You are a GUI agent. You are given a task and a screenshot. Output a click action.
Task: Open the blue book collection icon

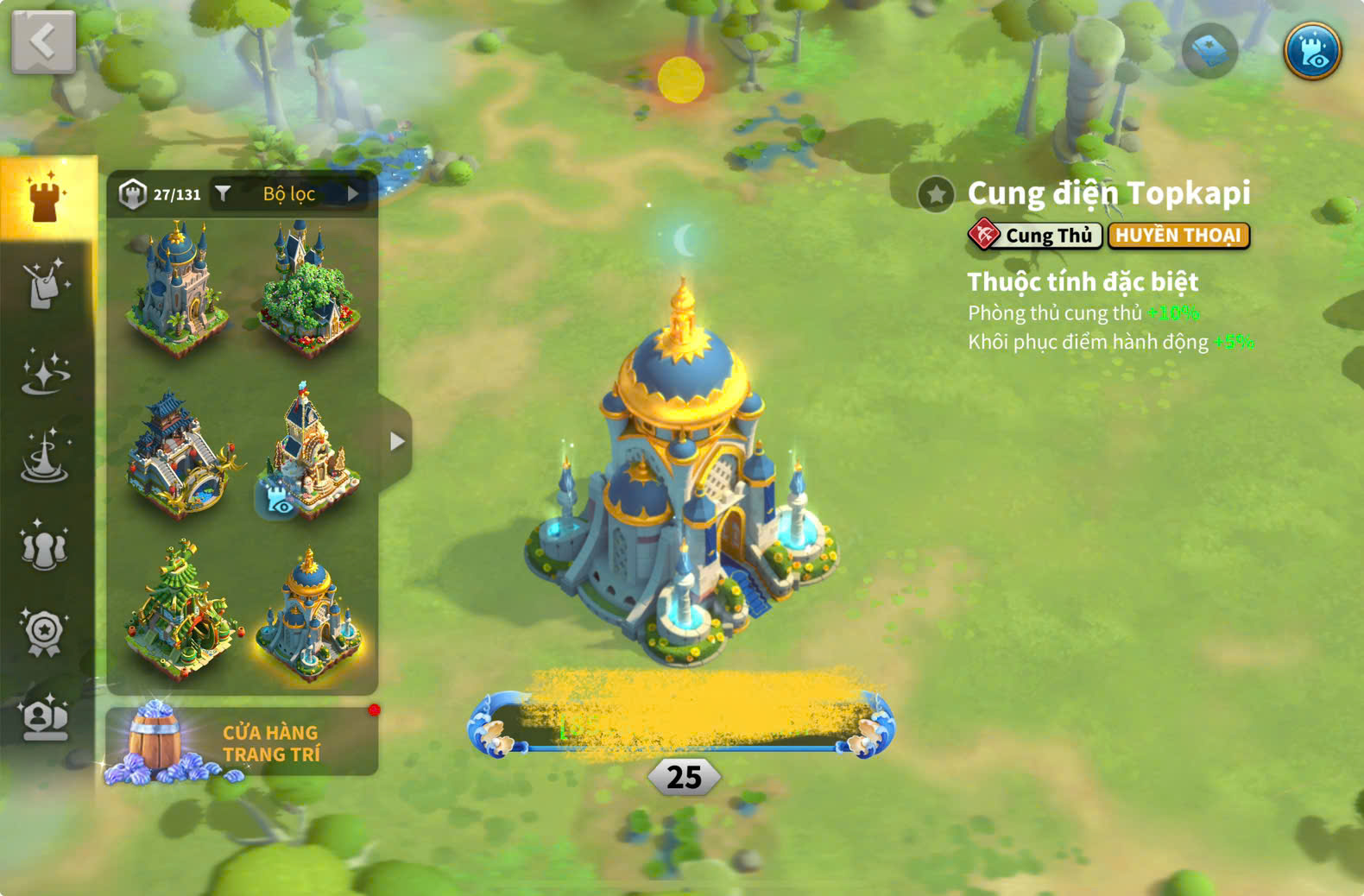1209,52
